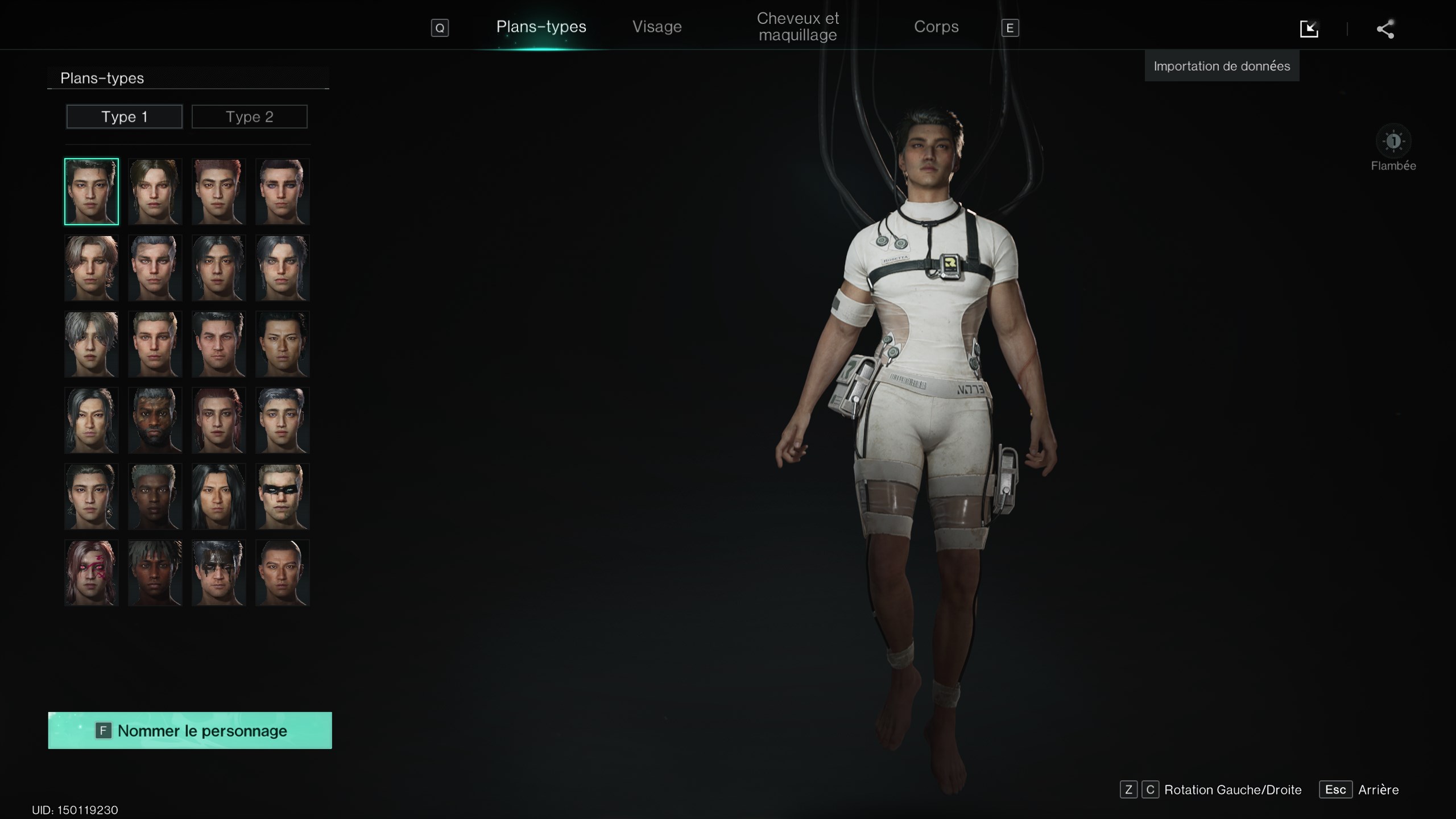The width and height of the screenshot is (1456, 819).
Task: Select the pink-haired tattooed face preset
Action: (x=91, y=572)
